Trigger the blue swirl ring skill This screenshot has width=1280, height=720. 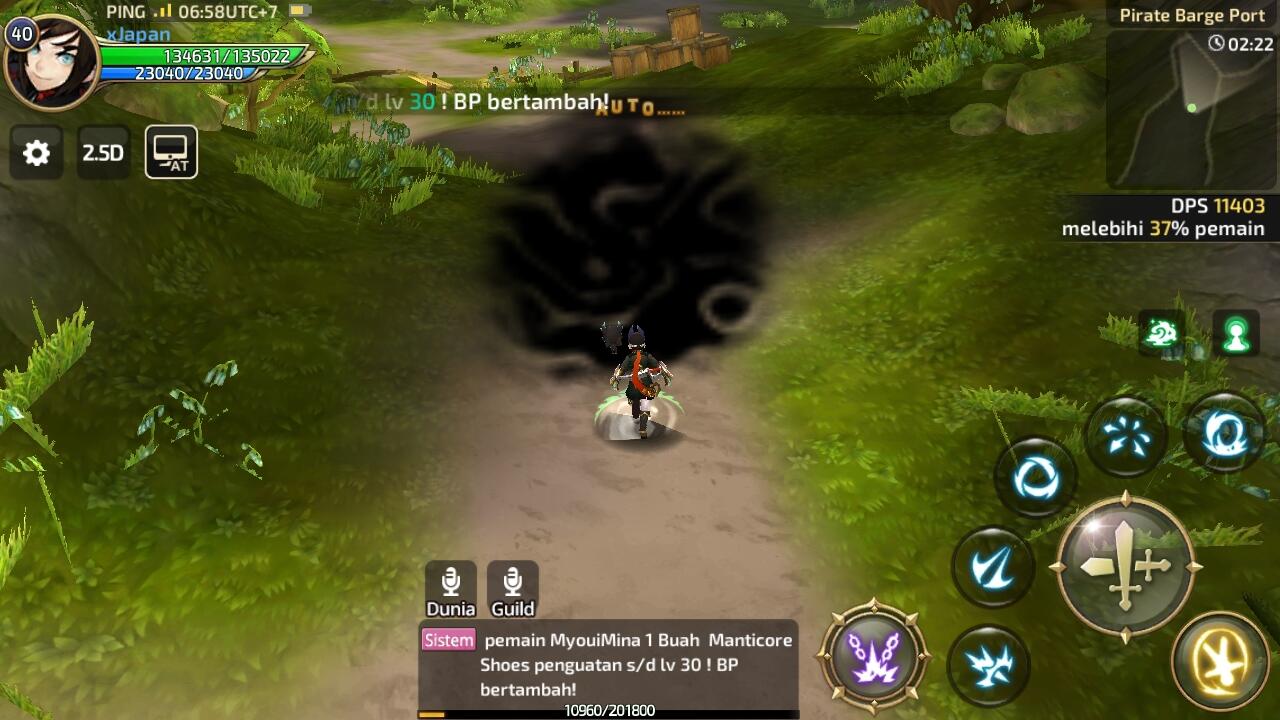pos(1035,478)
